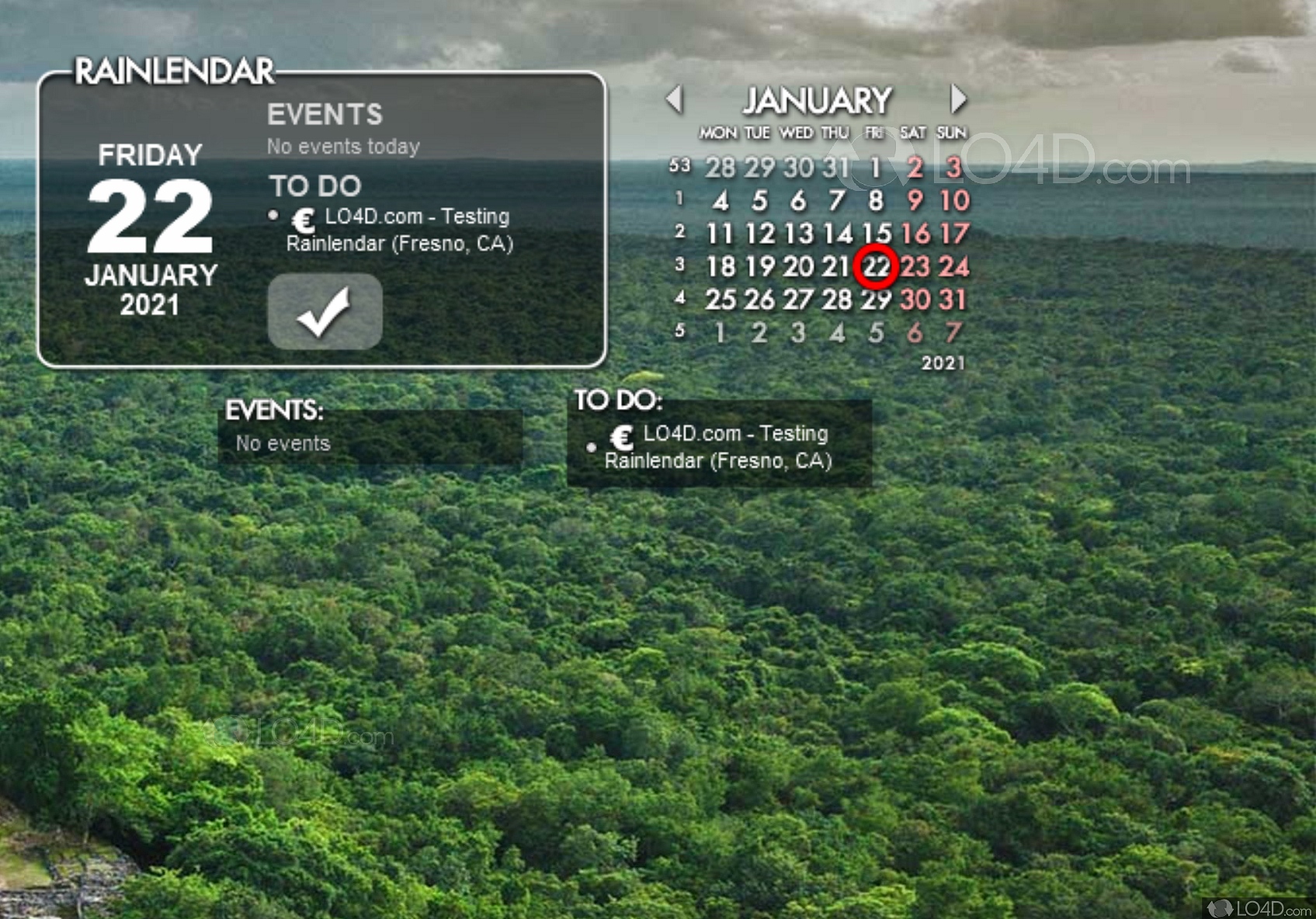The image size is (1316, 919).
Task: Click the JANUARY month title
Action: 817,101
